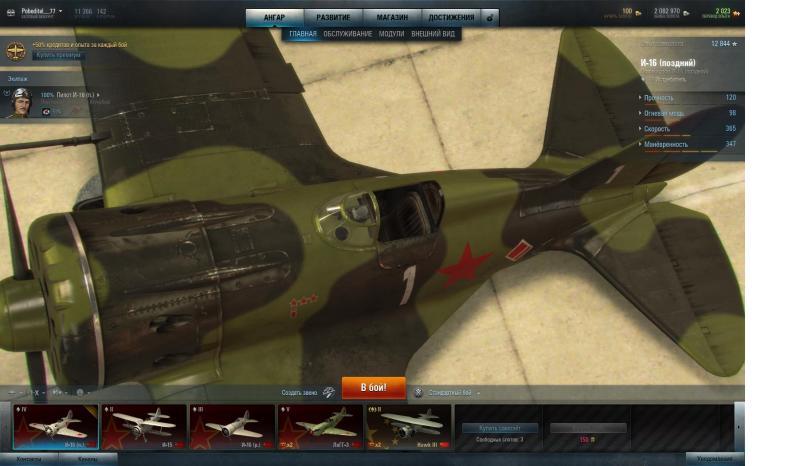Screen dimensions: 800x466
Task: Click the Создать звено flight button
Action: (307, 392)
